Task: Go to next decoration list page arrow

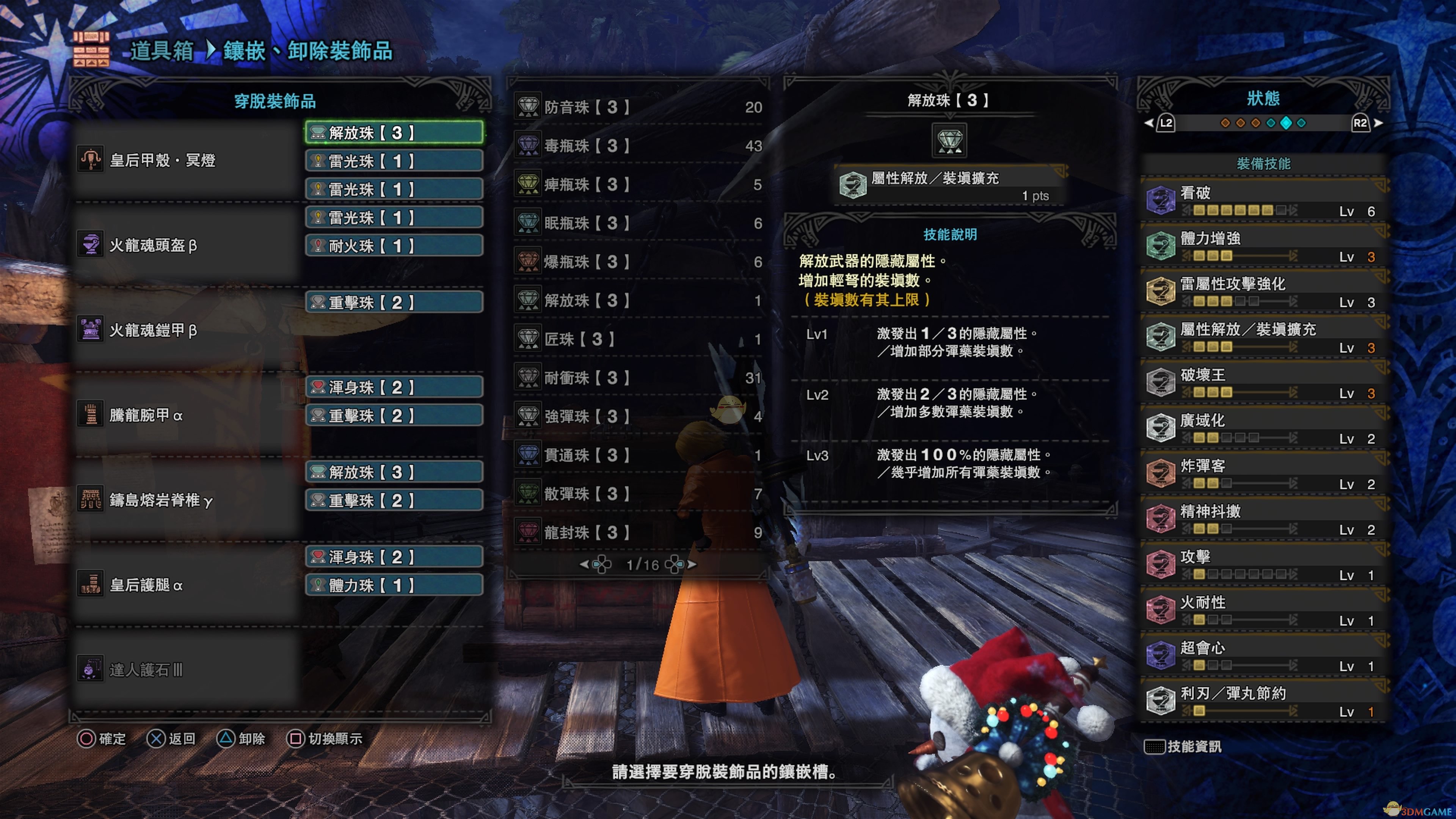Action: [x=692, y=564]
